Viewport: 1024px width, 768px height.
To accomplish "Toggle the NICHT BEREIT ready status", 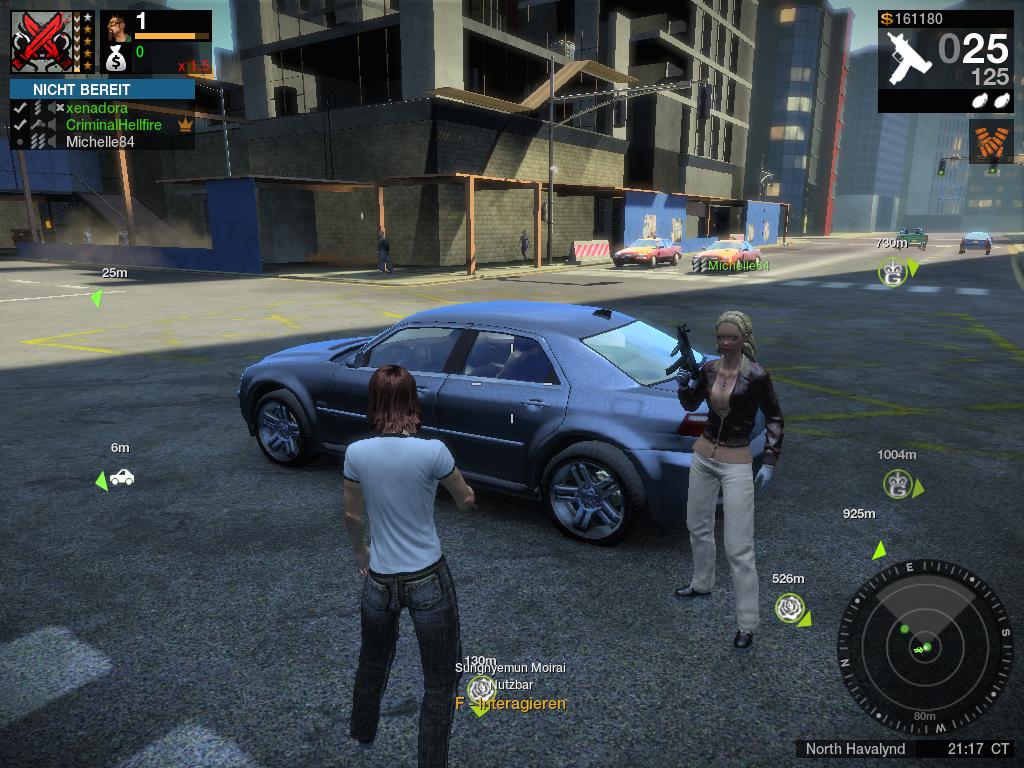I will coord(102,89).
